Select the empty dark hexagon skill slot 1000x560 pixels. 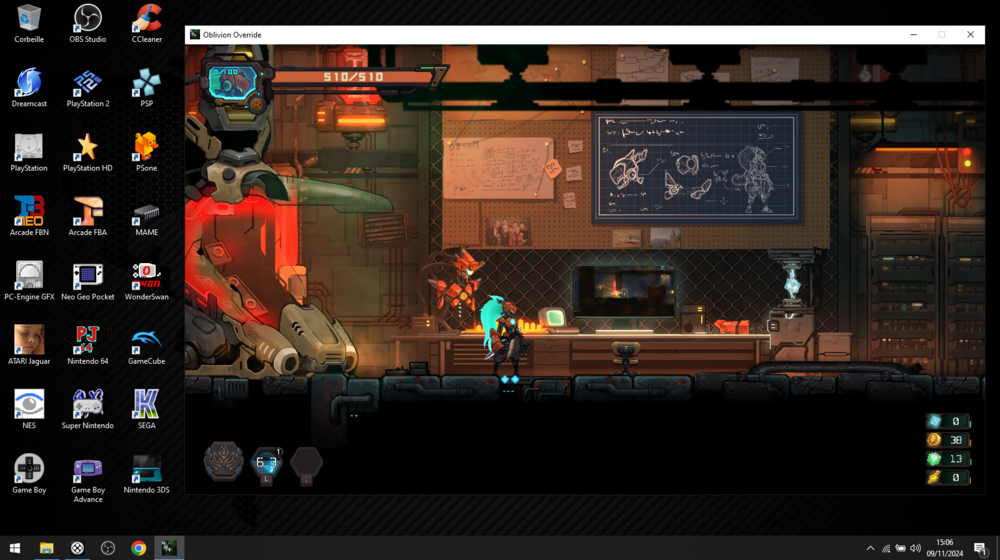tap(307, 463)
